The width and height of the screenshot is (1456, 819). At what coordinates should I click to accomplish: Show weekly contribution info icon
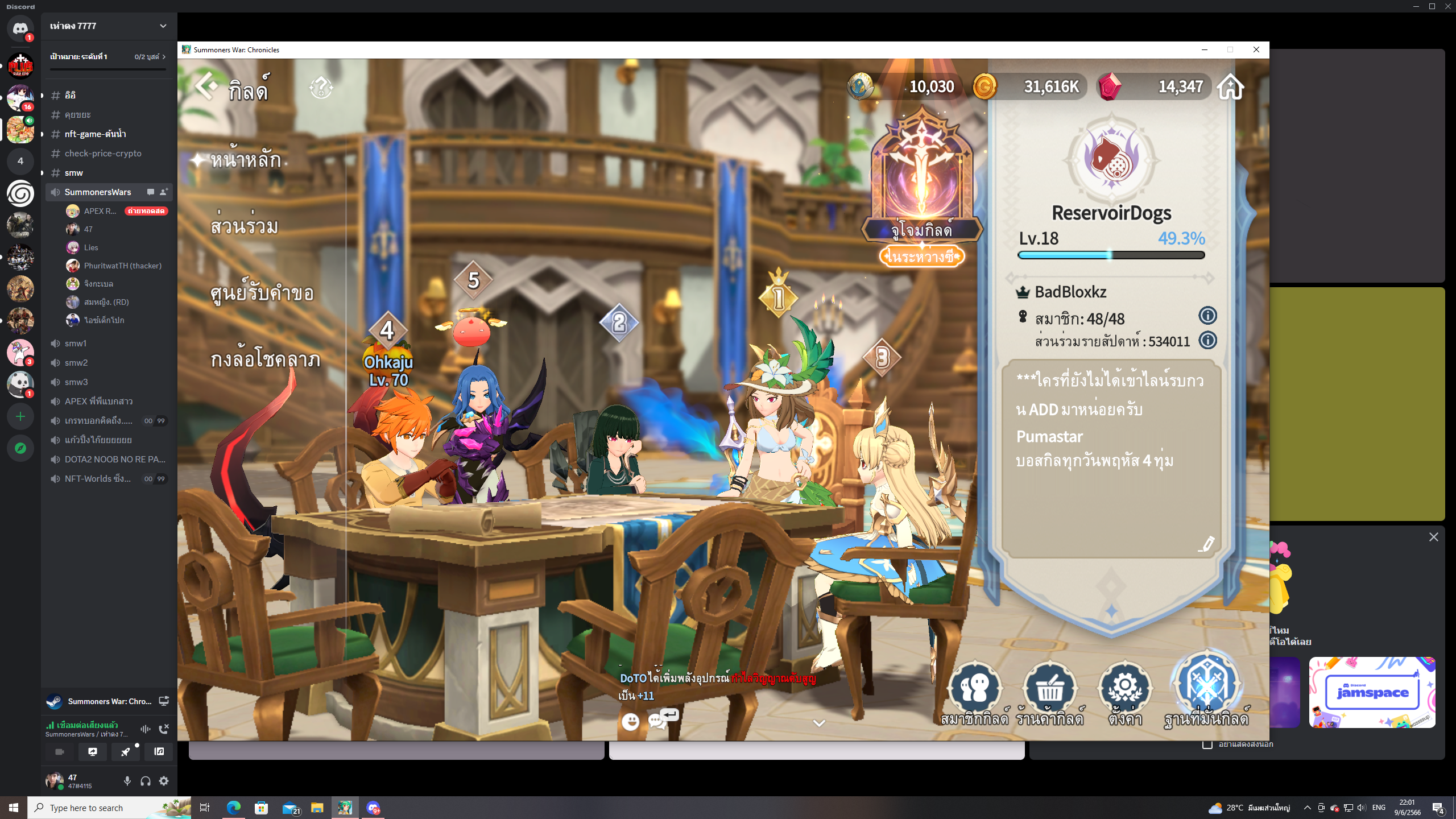point(1207,341)
